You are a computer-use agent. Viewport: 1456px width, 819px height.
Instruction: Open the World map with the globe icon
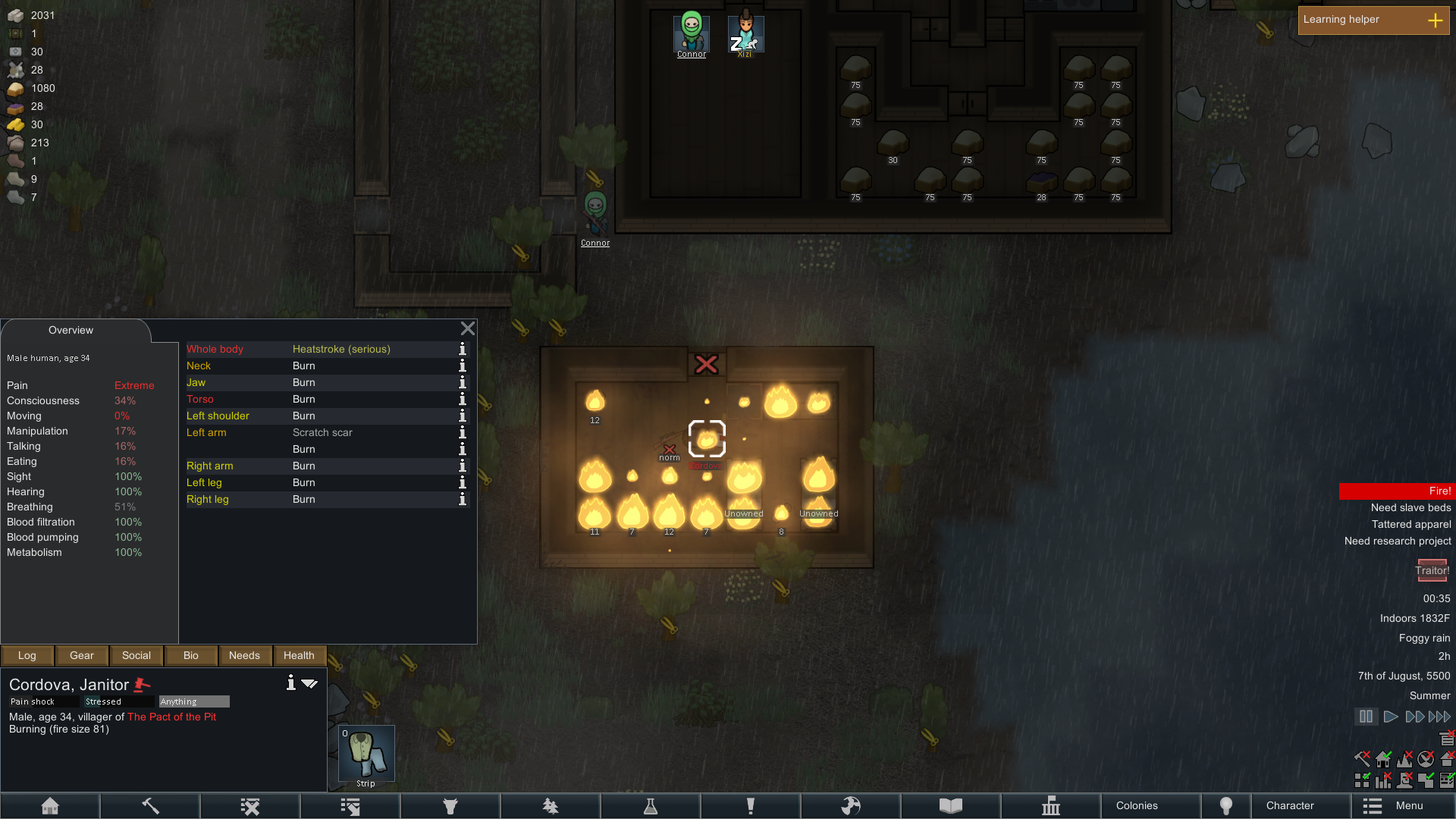click(x=851, y=805)
